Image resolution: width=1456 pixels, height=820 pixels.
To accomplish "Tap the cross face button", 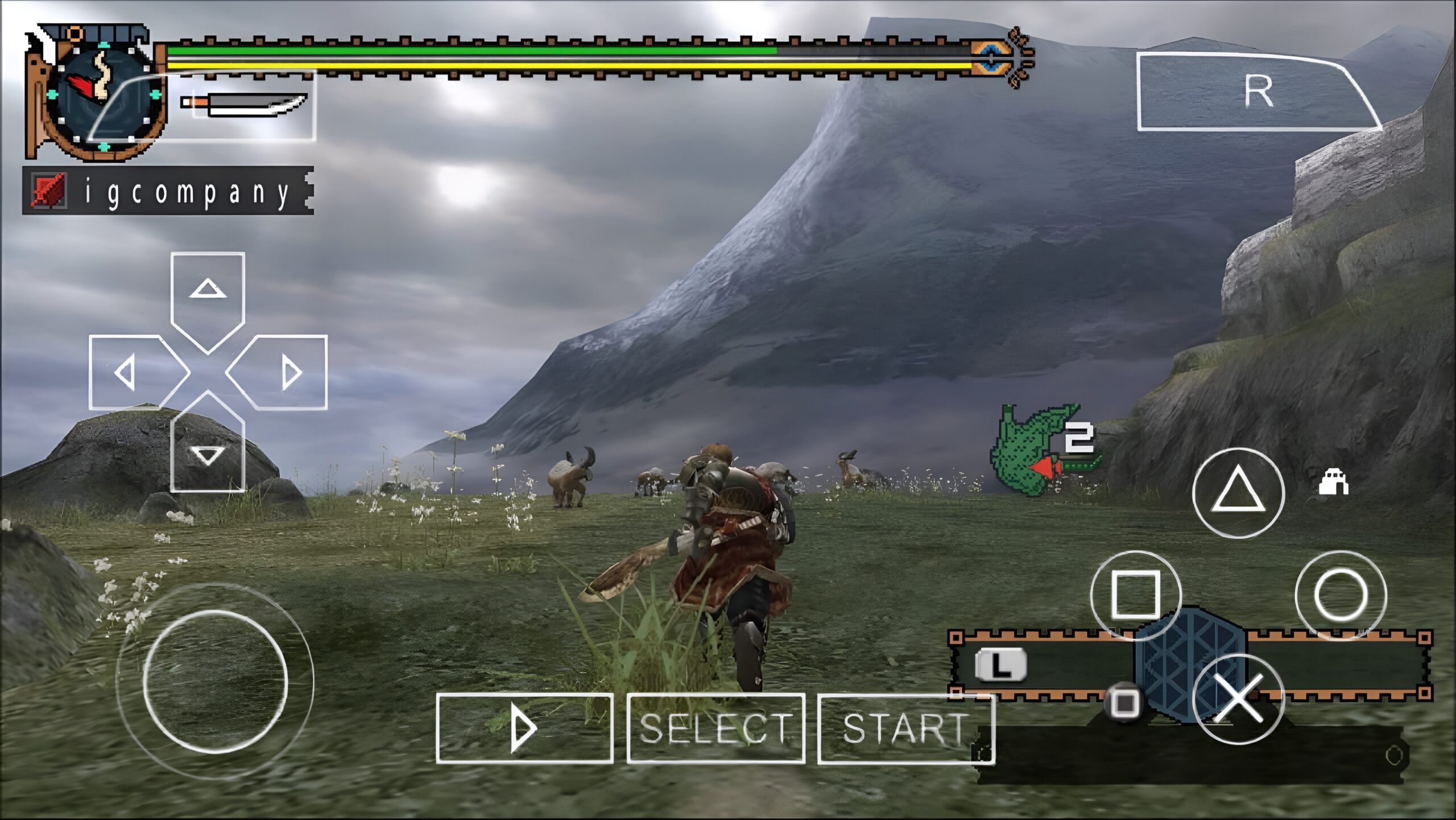I will coord(1238,699).
